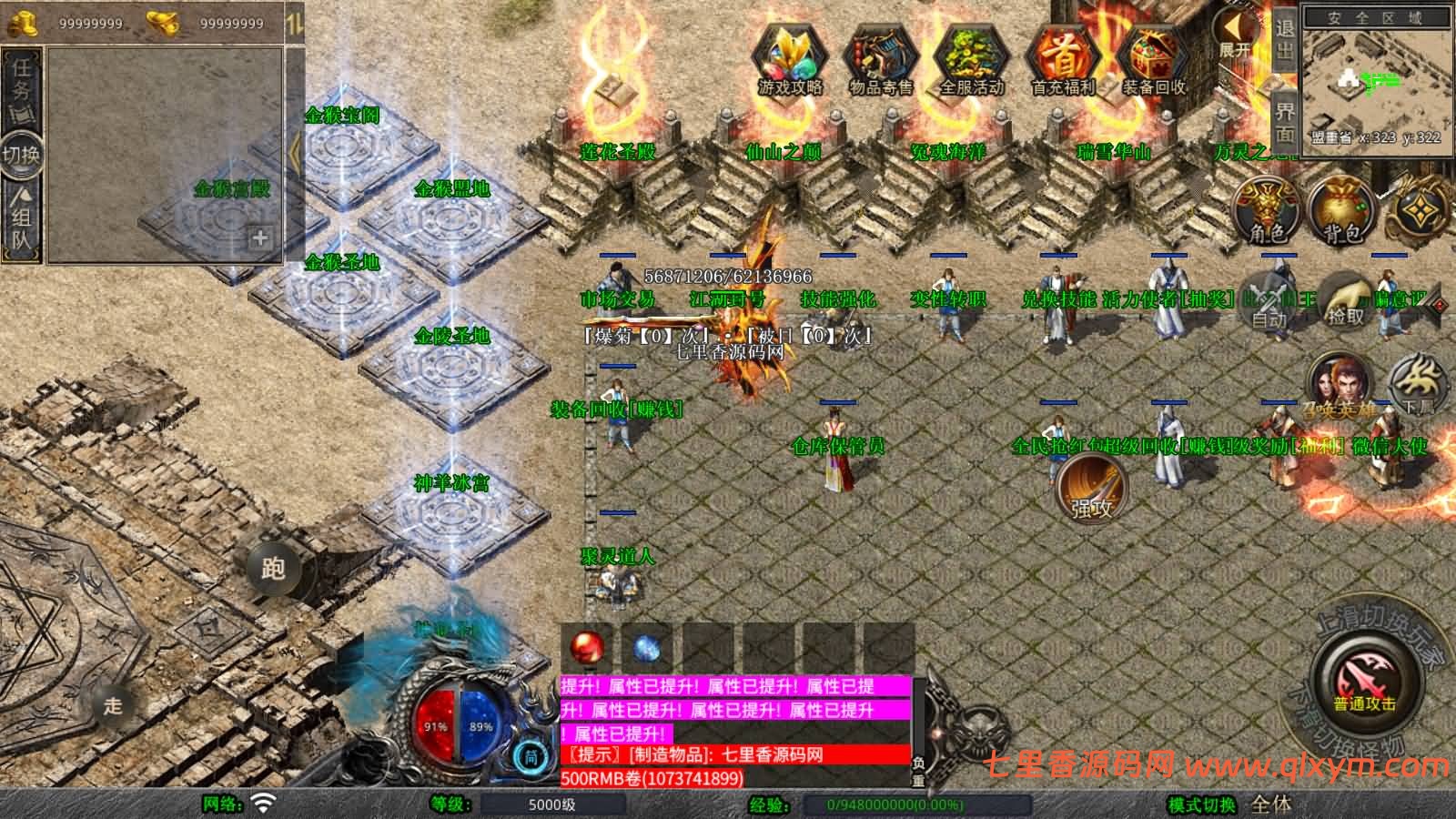Open the 游戏攻略 game guide icon
The image size is (1456, 819).
(x=789, y=60)
